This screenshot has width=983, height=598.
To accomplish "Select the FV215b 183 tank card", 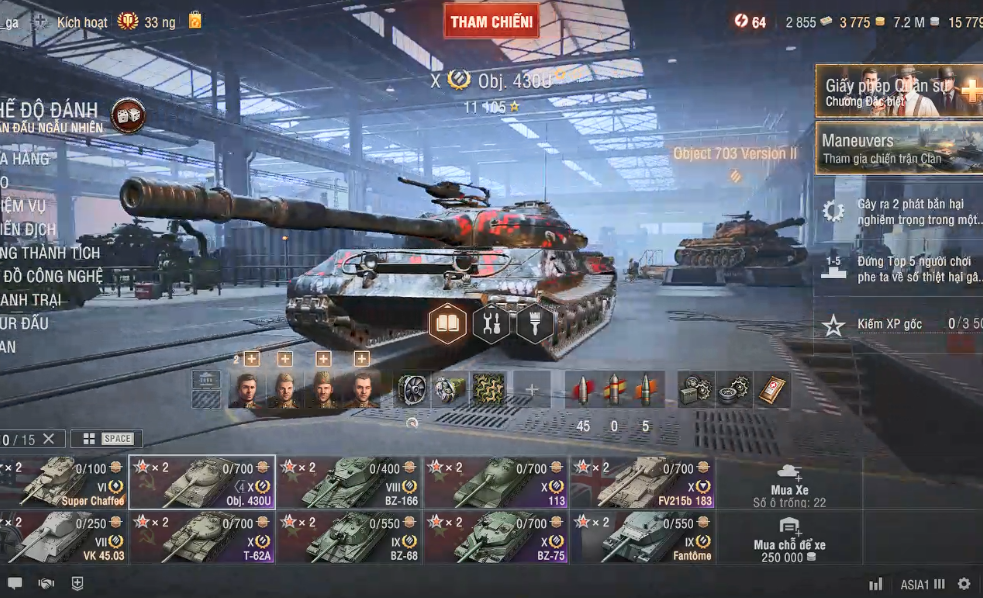I will 643,482.
